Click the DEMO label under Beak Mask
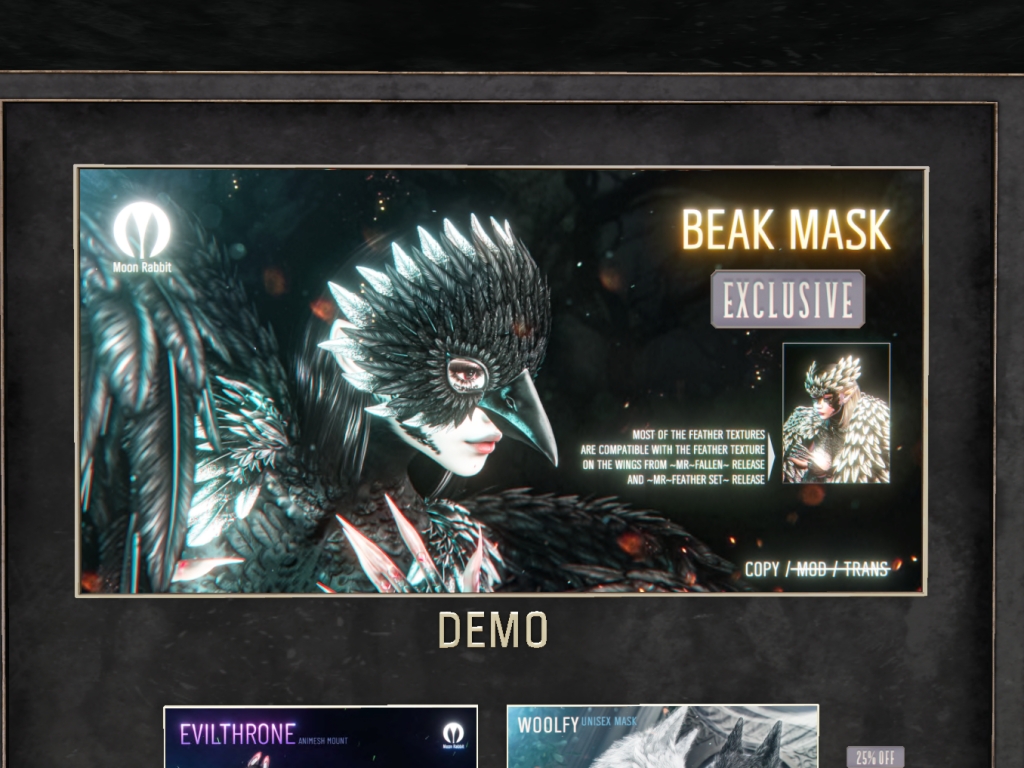The height and width of the screenshot is (768, 1024). (x=493, y=630)
